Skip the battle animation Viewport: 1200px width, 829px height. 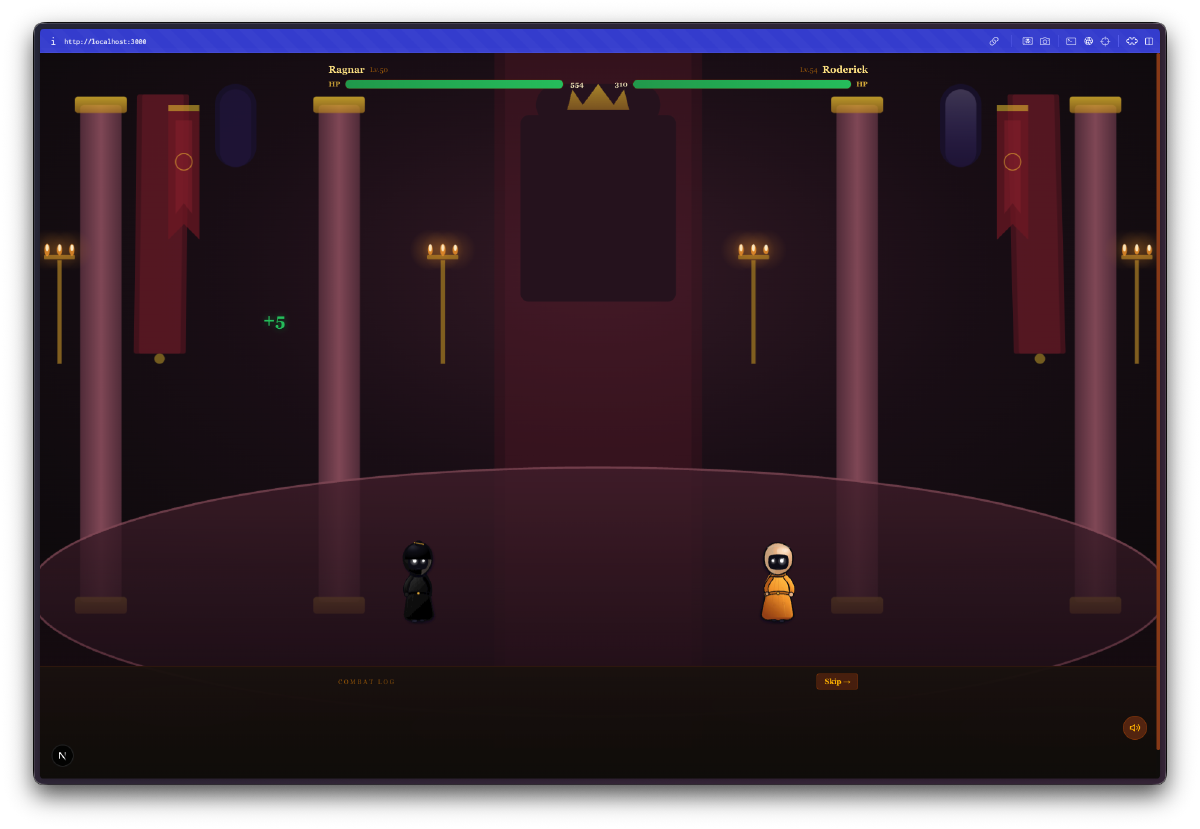836,681
